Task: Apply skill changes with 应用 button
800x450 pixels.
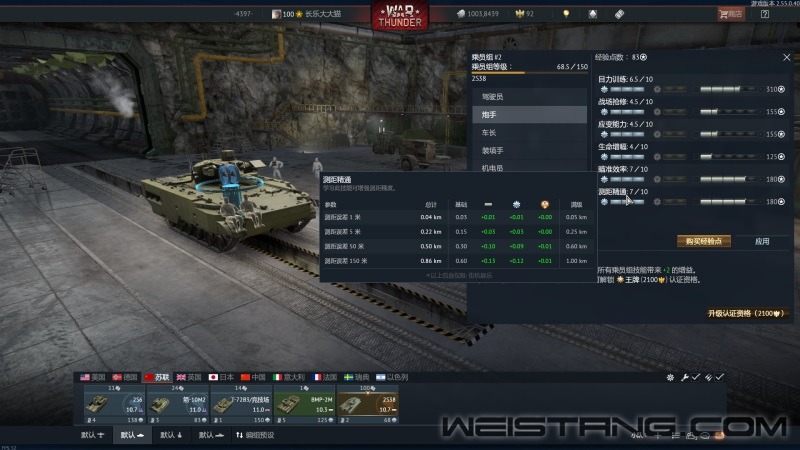Action: click(x=762, y=241)
